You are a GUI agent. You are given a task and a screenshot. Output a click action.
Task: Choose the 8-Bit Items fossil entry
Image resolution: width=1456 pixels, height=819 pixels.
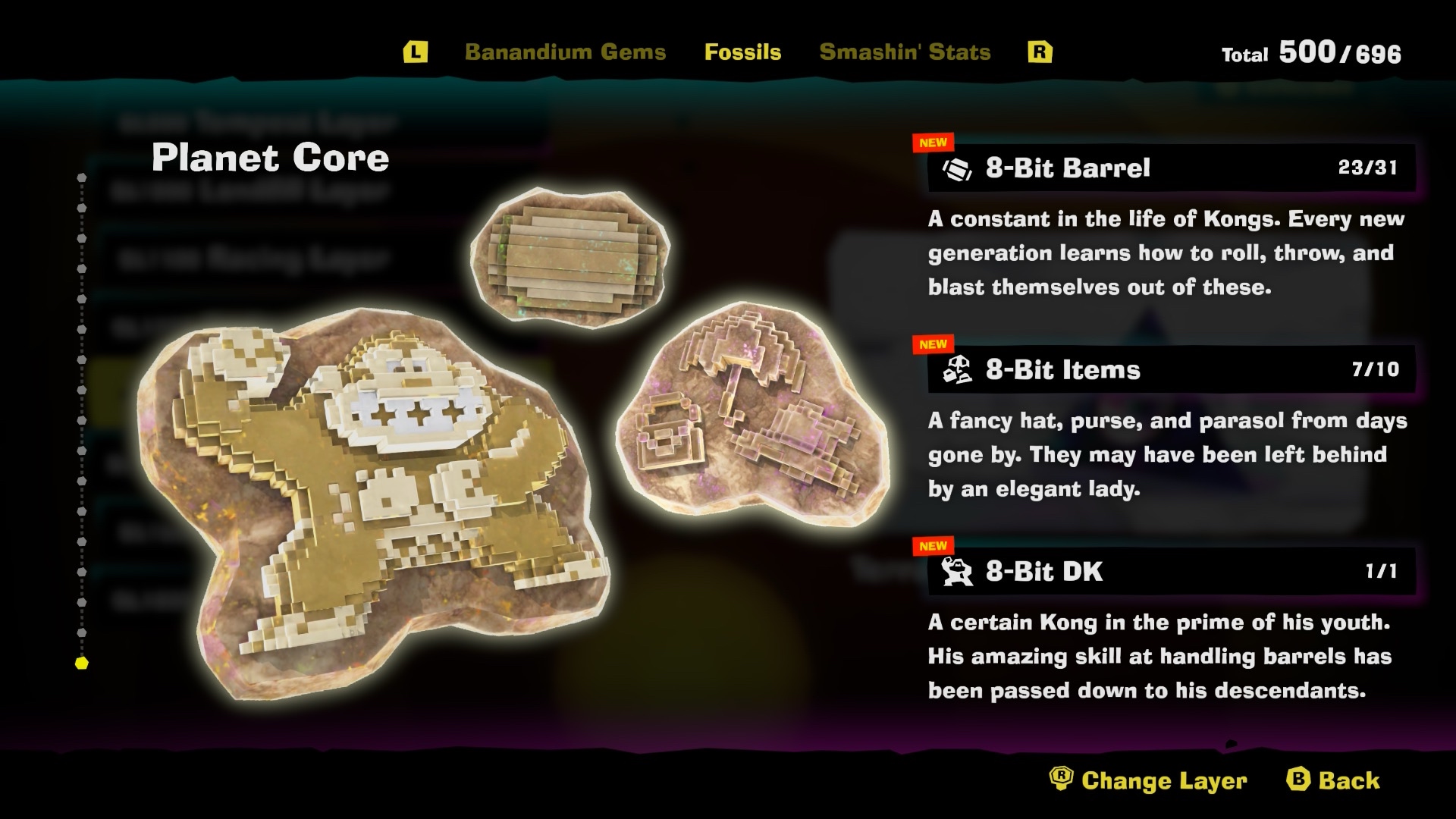(1170, 369)
